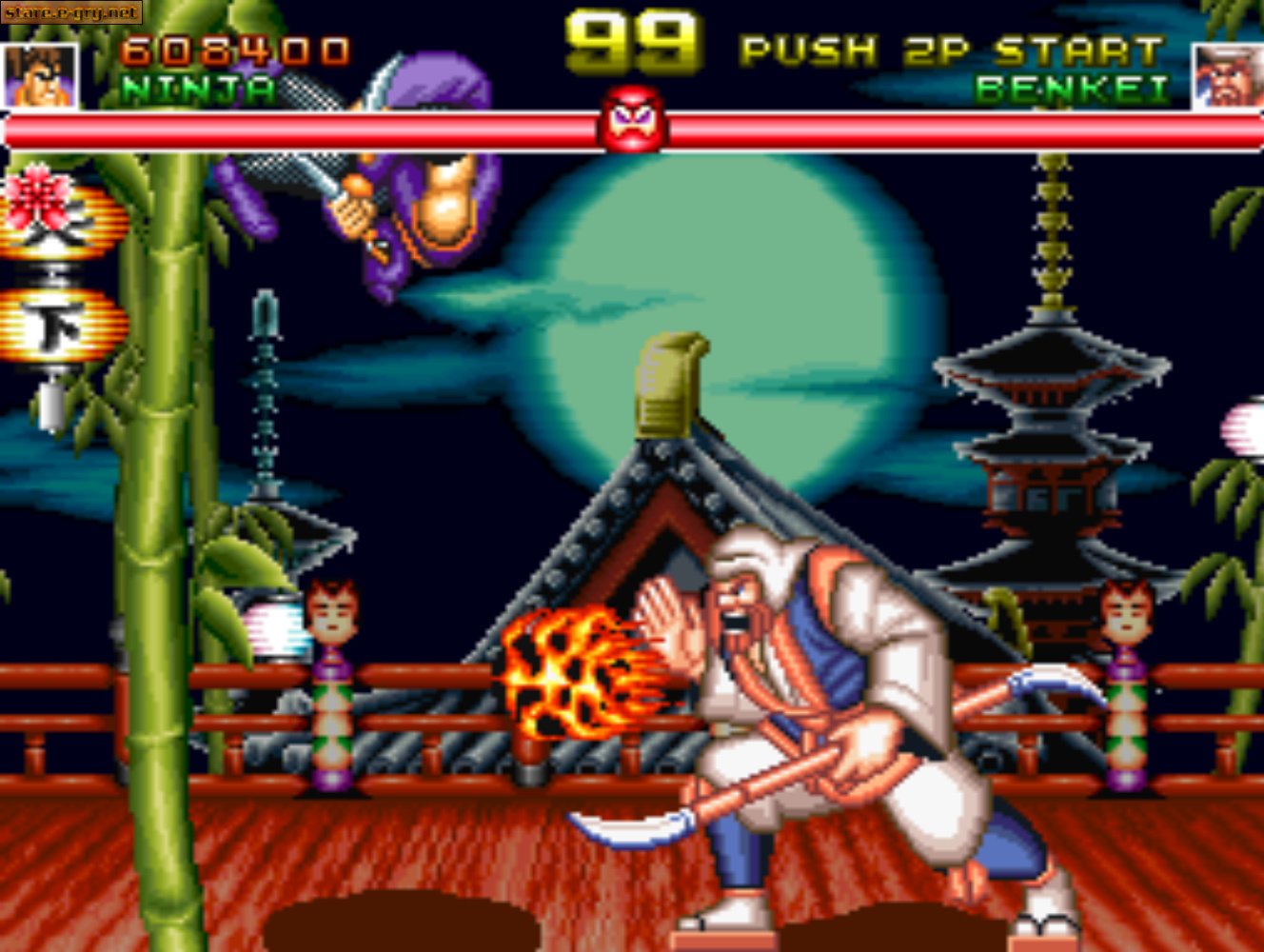The image size is (1264, 952).
Task: Select the BENKEI player name label
Action: 1076,89
